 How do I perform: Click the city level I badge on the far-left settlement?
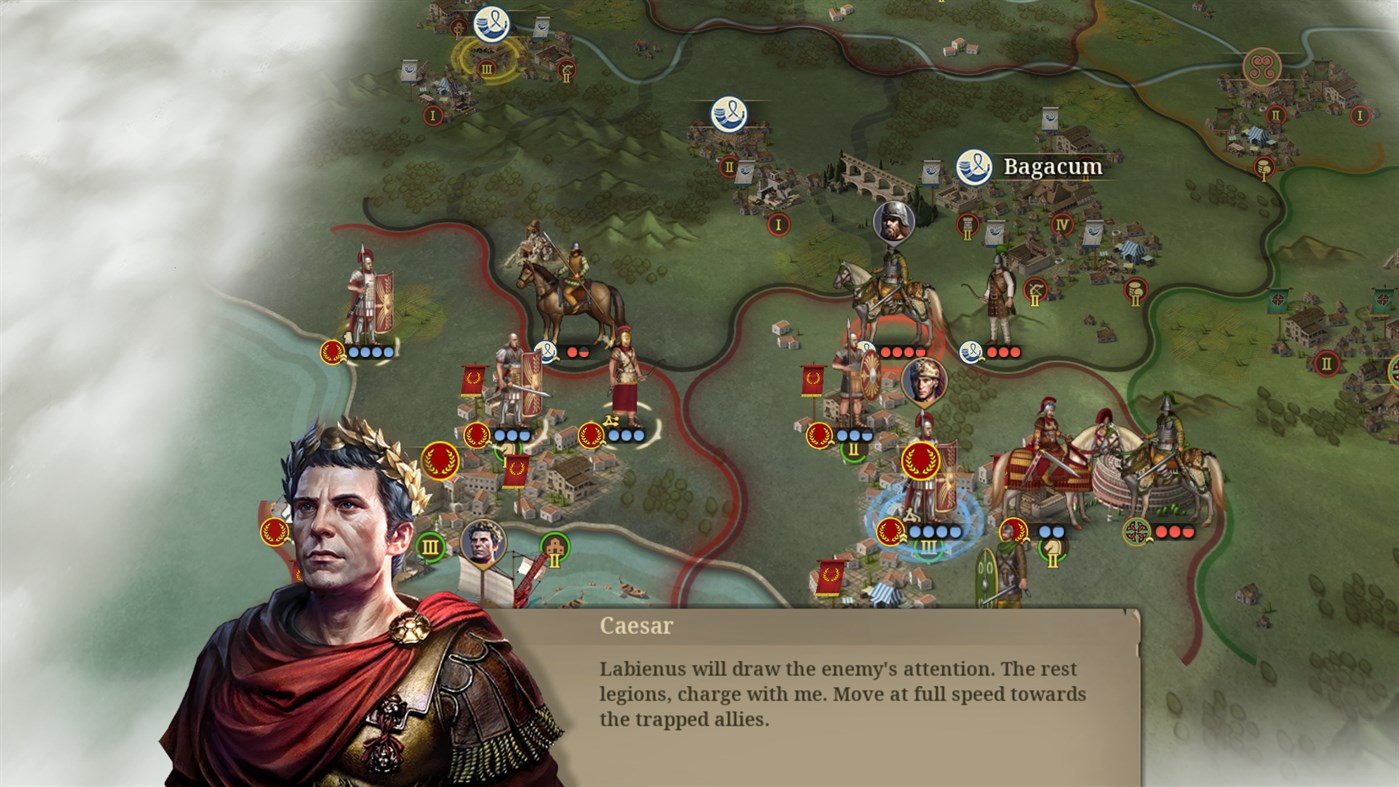[x=433, y=115]
